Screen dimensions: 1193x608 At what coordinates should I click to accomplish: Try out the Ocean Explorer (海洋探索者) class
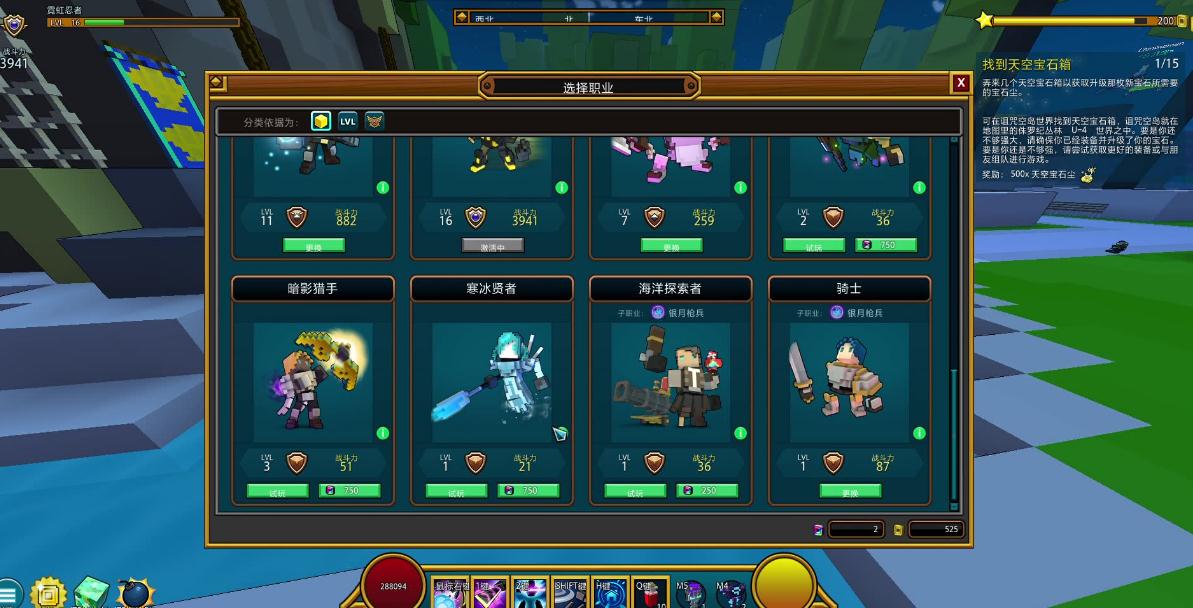(x=635, y=491)
